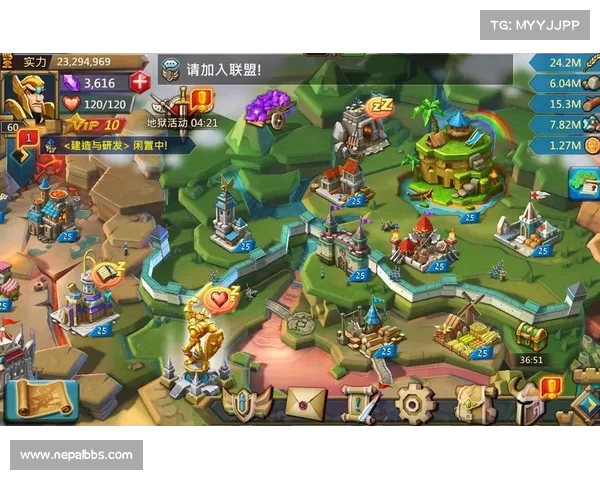Image resolution: width=600 pixels, height=480 pixels.
Task: Open the purple gem cart offer
Action: [x=268, y=106]
